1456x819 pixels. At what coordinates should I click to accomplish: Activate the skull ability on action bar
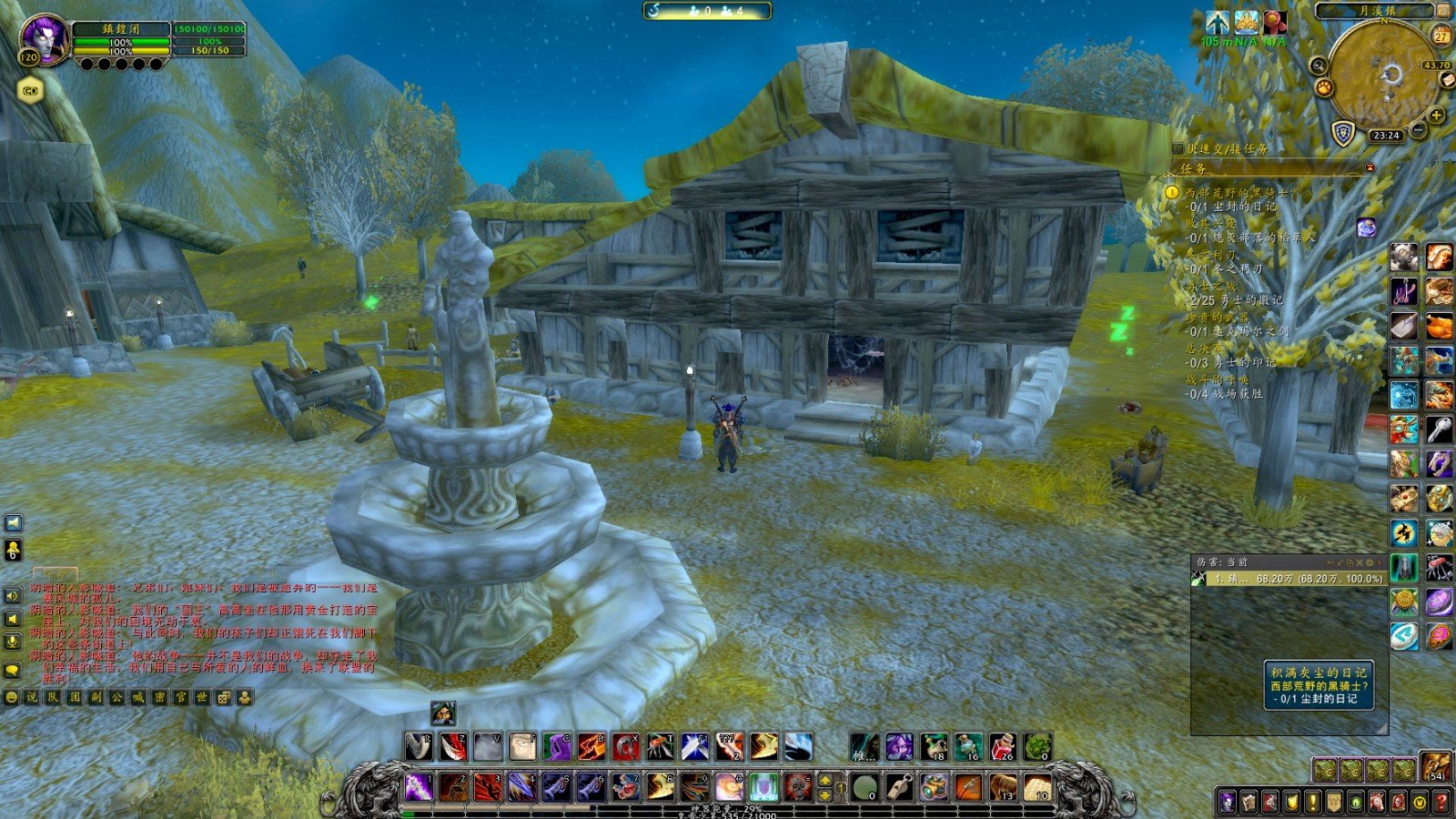798,786
